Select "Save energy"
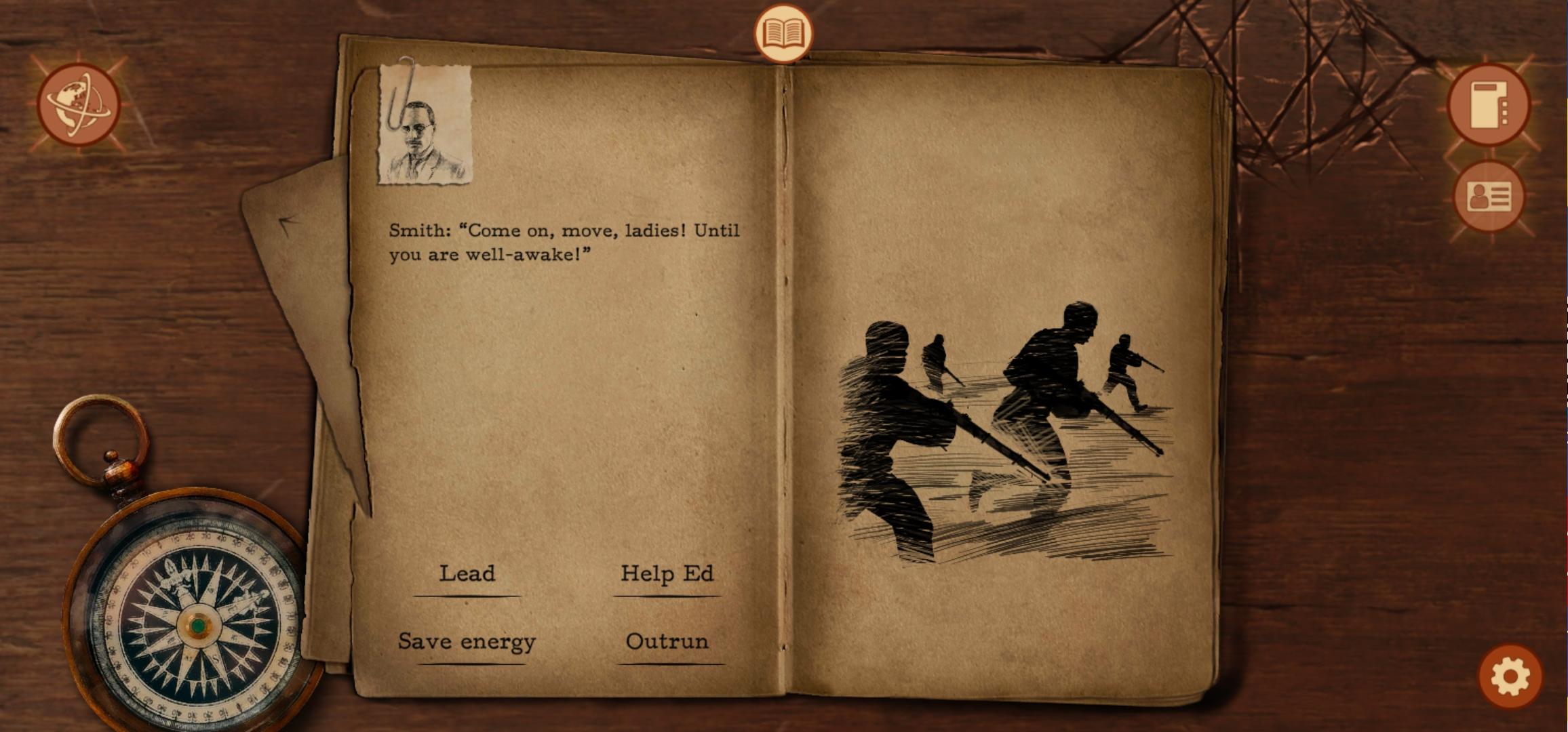The image size is (1568, 732). 466,642
